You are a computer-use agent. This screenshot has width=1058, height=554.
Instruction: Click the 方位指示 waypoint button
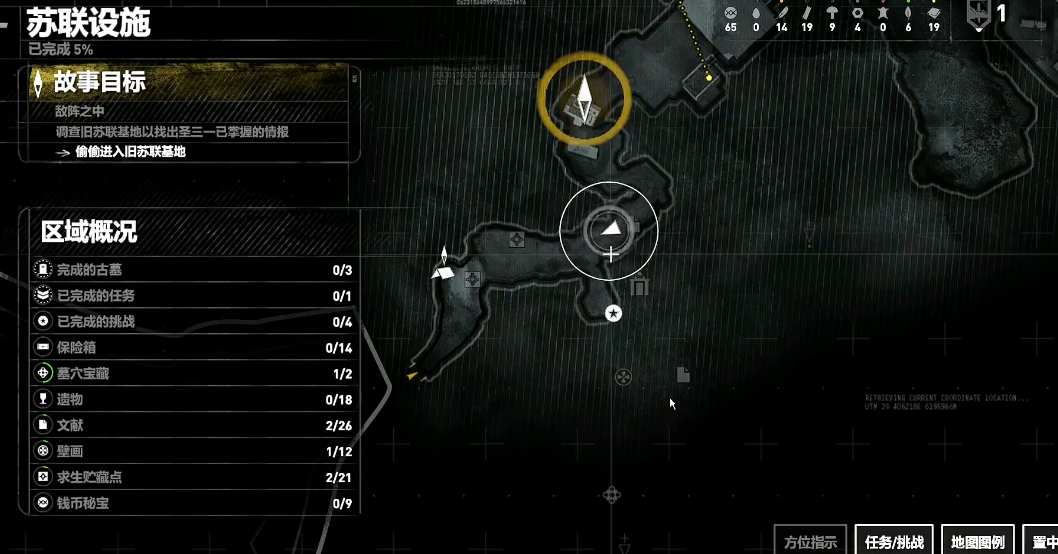pyautogui.click(x=810, y=541)
